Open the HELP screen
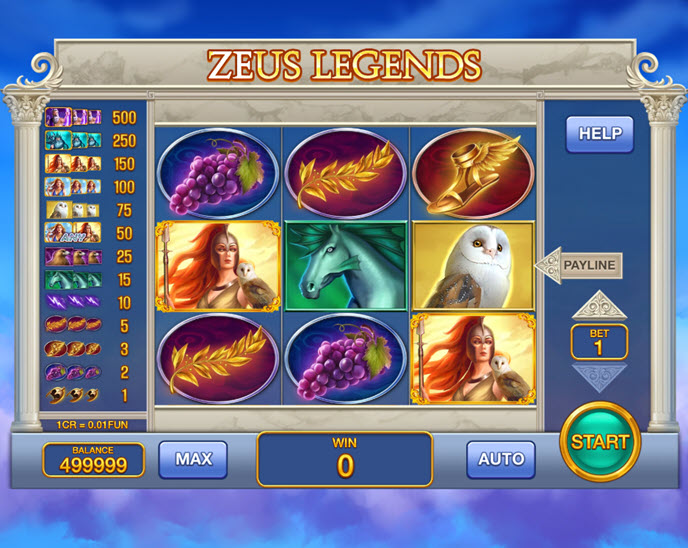 click(599, 133)
